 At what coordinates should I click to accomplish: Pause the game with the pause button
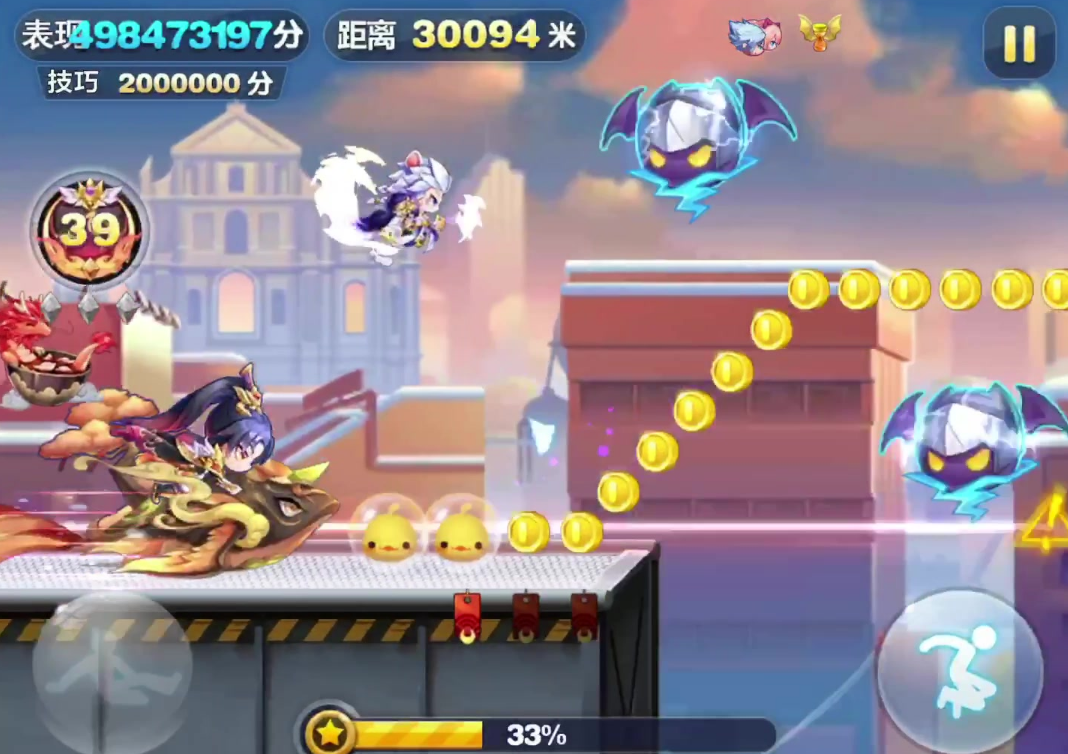1019,43
